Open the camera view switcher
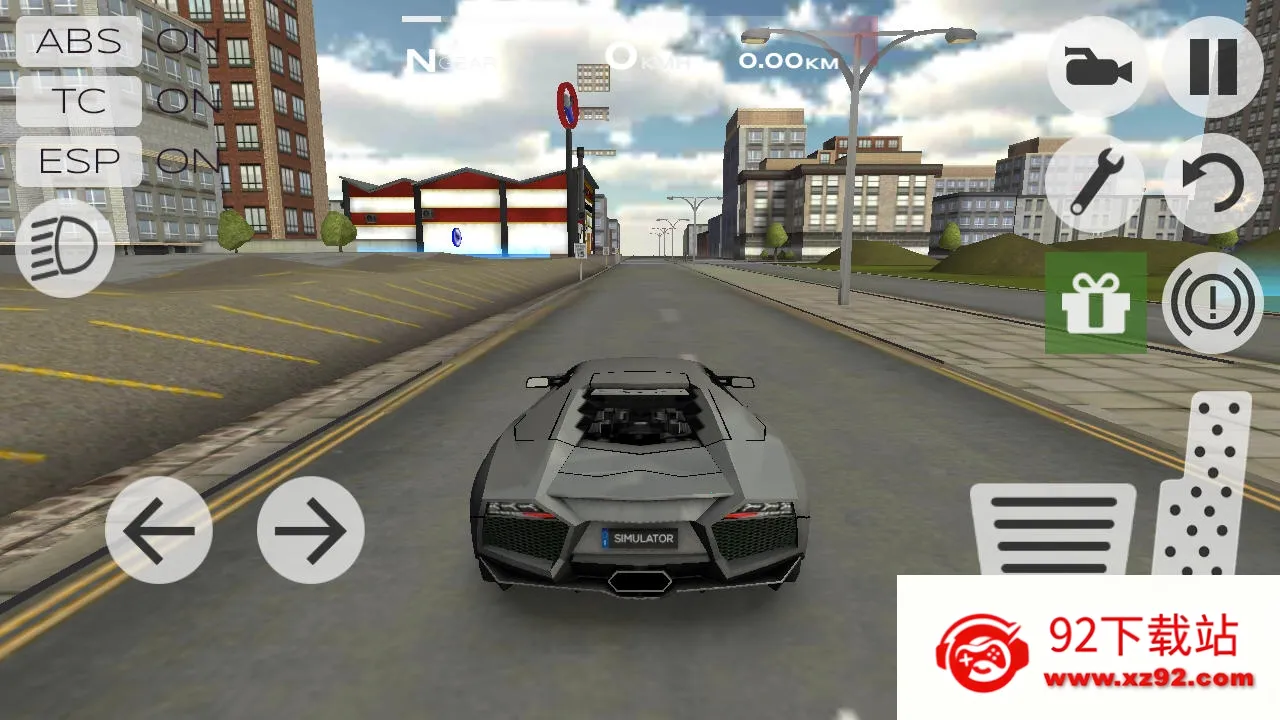Viewport: 1280px width, 720px height. 1096,63
